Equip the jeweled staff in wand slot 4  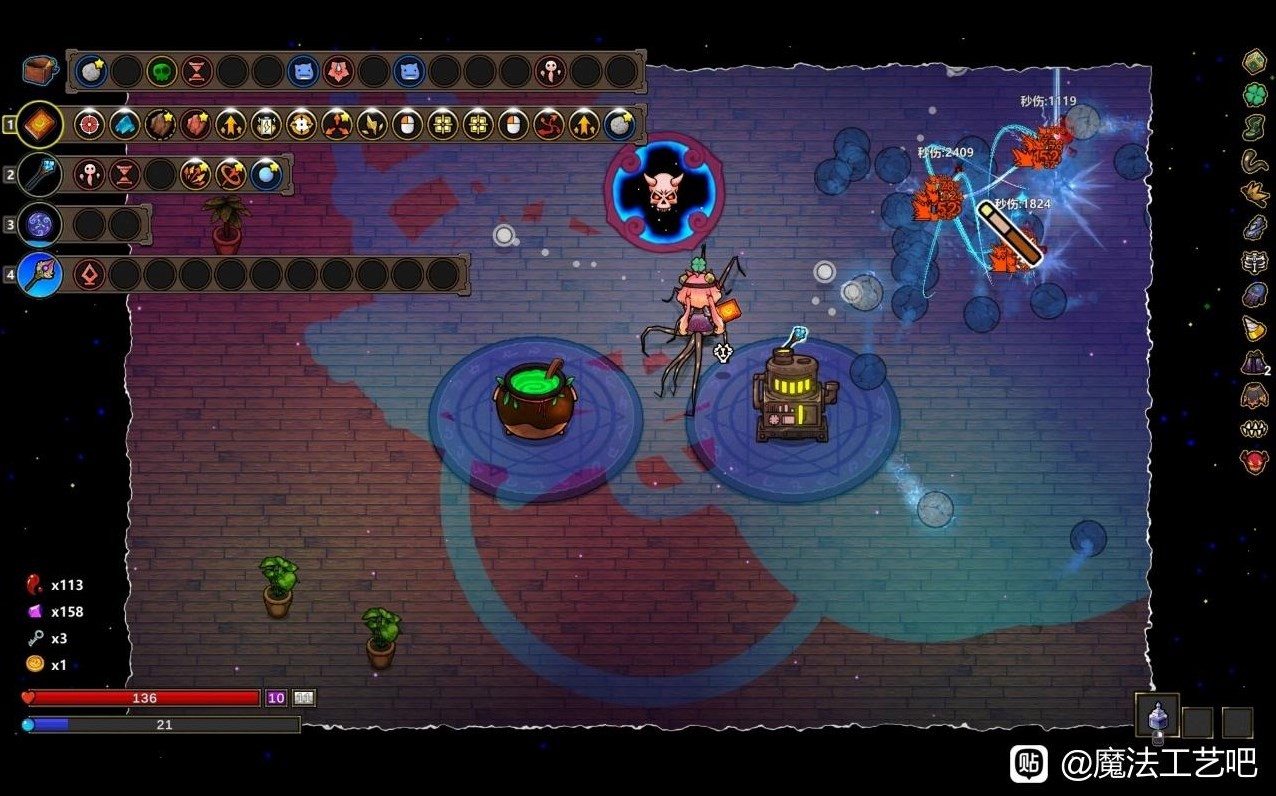[40, 274]
